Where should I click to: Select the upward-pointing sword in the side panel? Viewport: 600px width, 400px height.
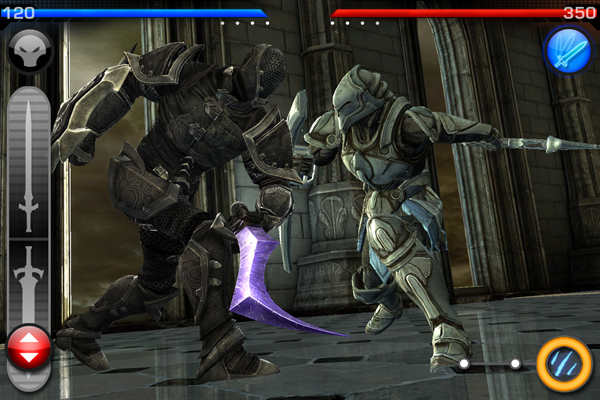(x=28, y=165)
